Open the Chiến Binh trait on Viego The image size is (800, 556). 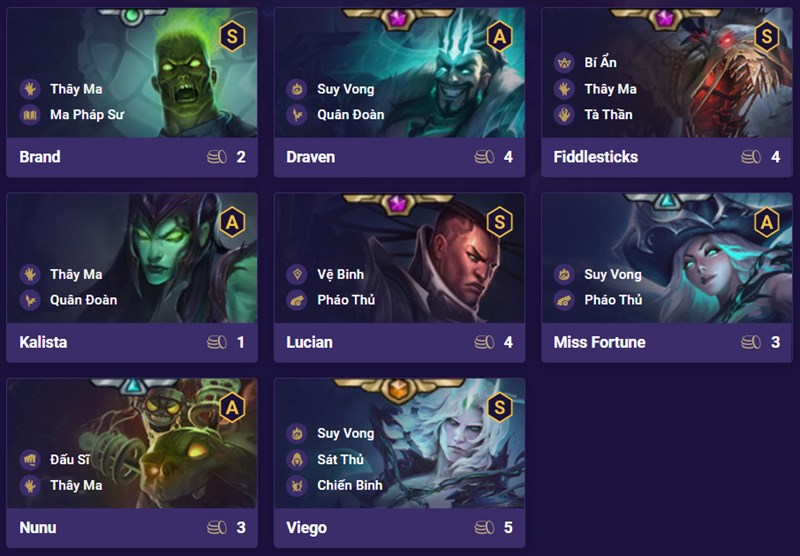349,486
